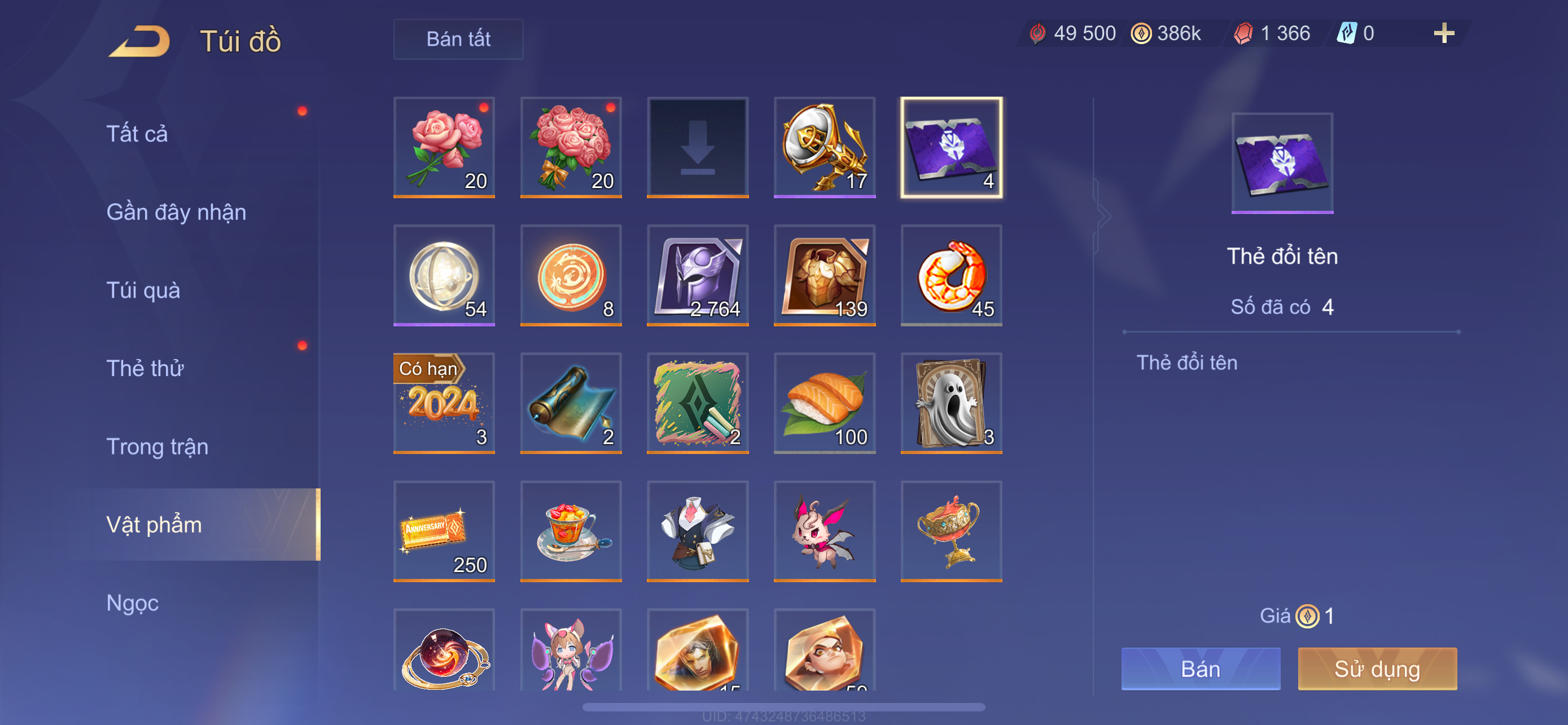Select the ghost card item

[x=951, y=403]
